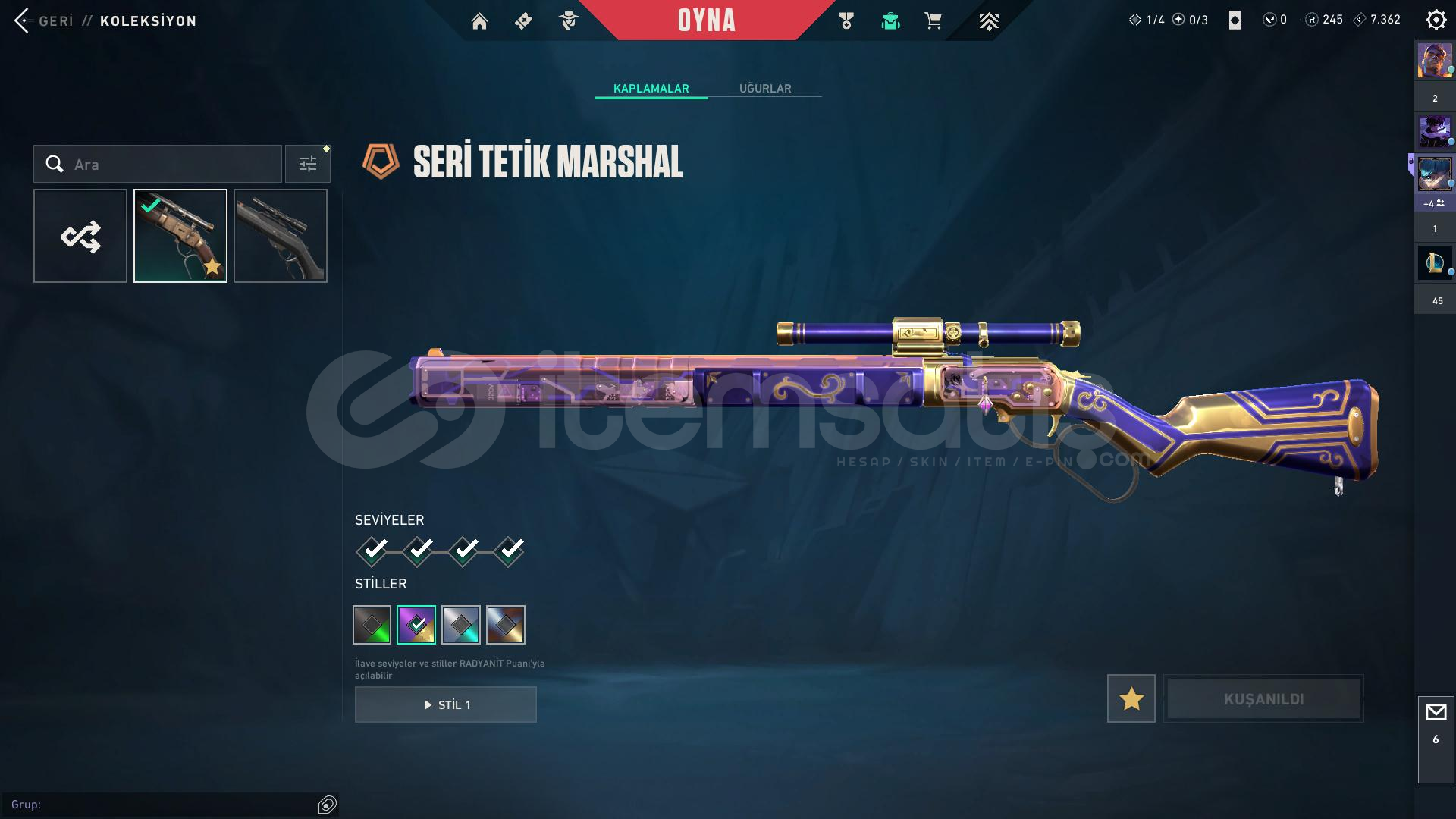Select the Kaplamalar tab

(x=651, y=89)
